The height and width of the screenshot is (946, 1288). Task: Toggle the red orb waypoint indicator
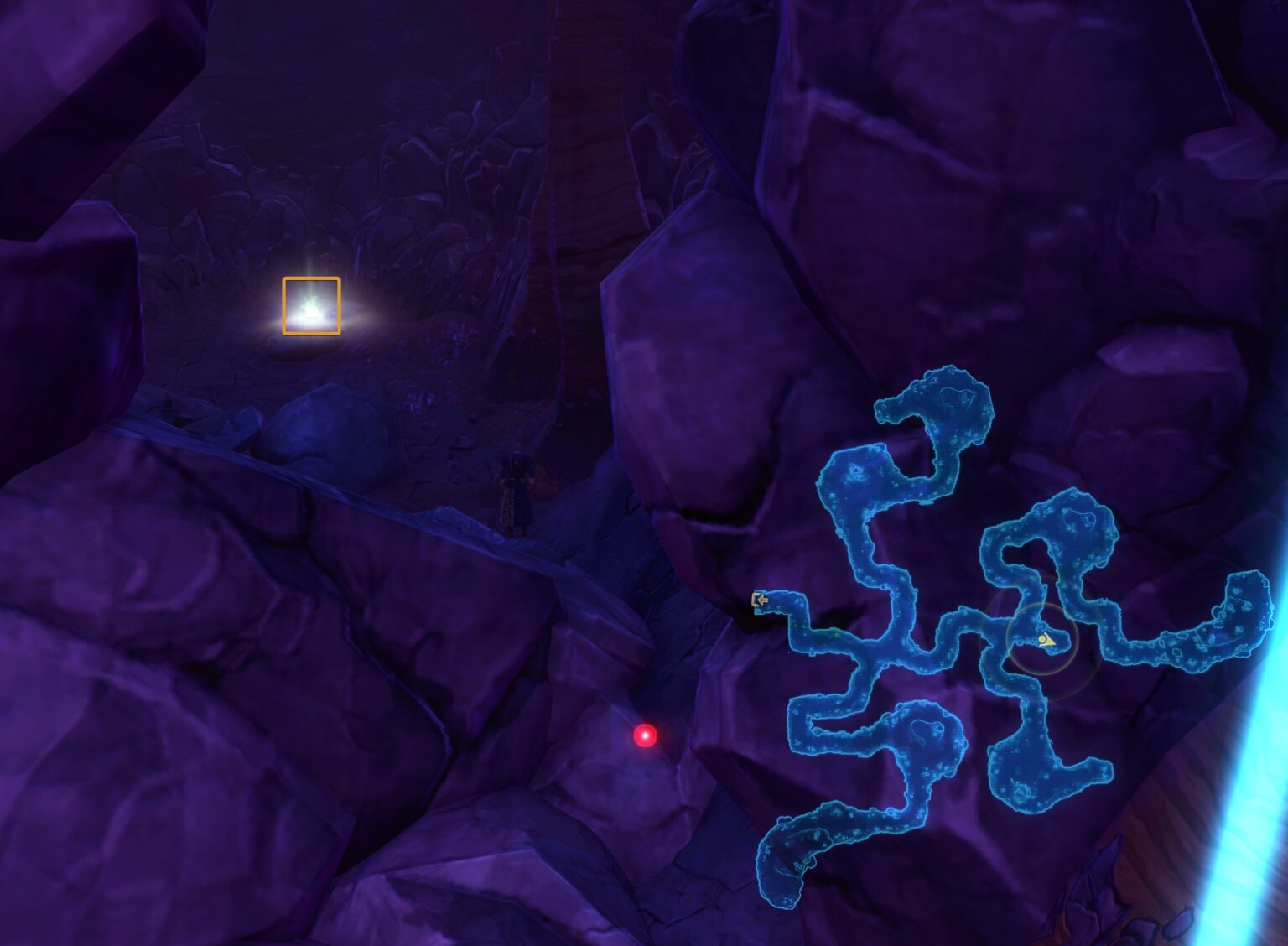(x=645, y=737)
